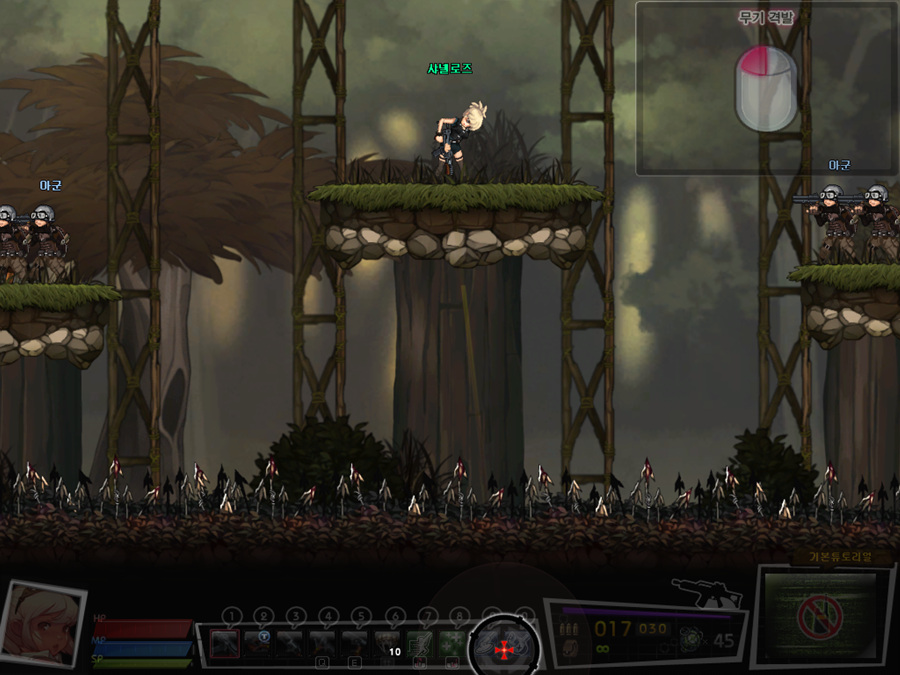Open the minimap panel with prohibition sign
This screenshot has height=675, width=900.
click(x=820, y=617)
